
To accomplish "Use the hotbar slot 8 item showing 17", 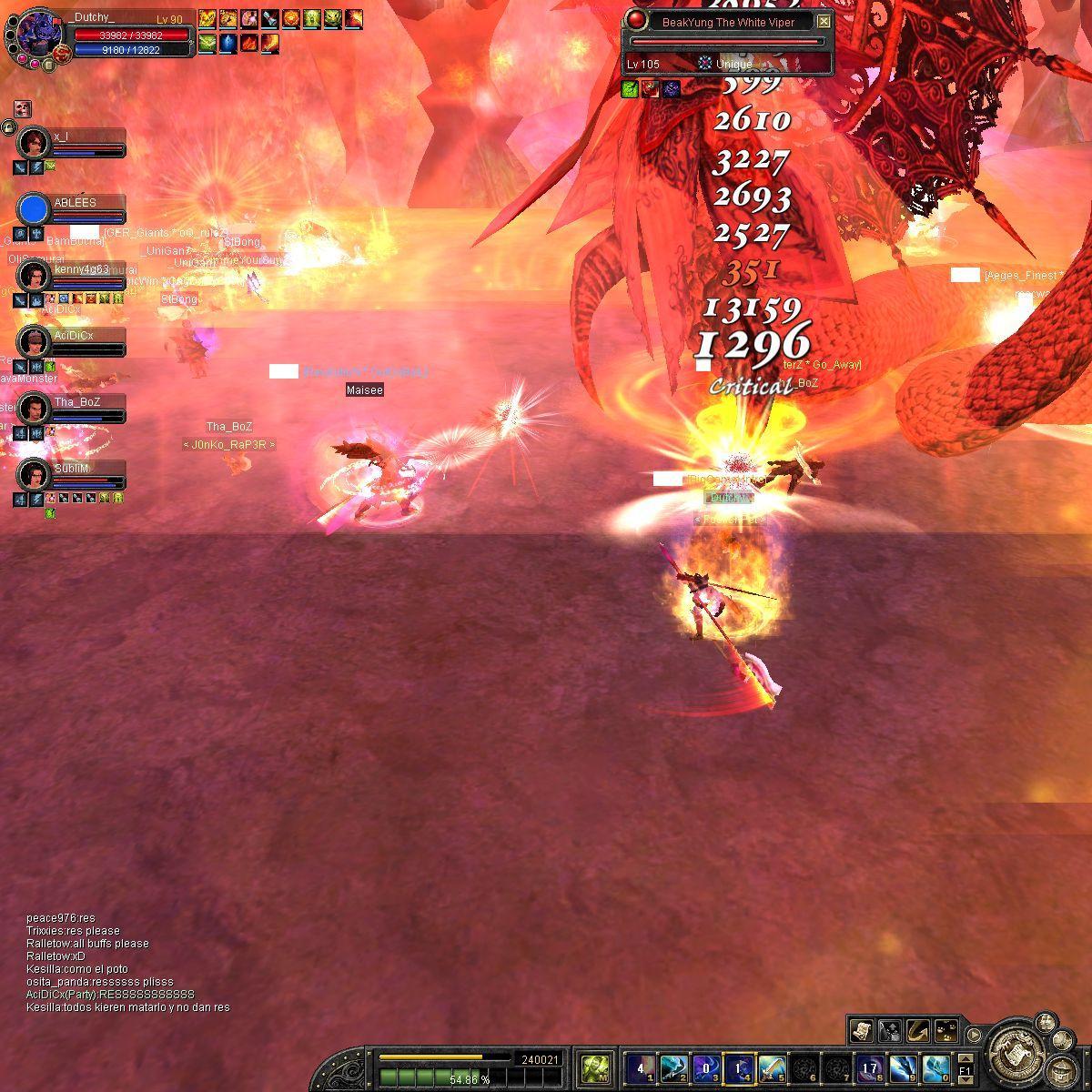I will [x=870, y=1067].
